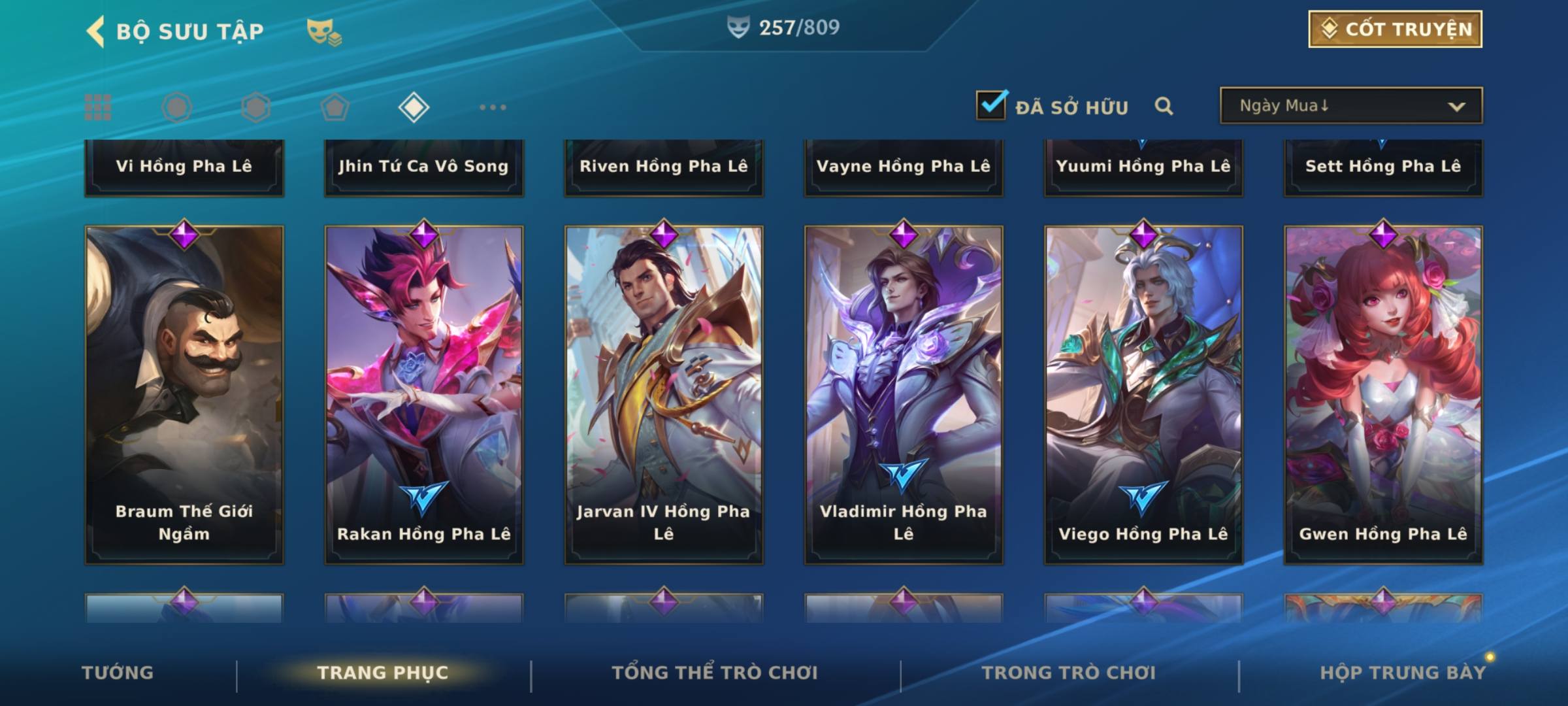Switch to the Tướng tab
Viewport: 1568px width, 706px height.
118,673
